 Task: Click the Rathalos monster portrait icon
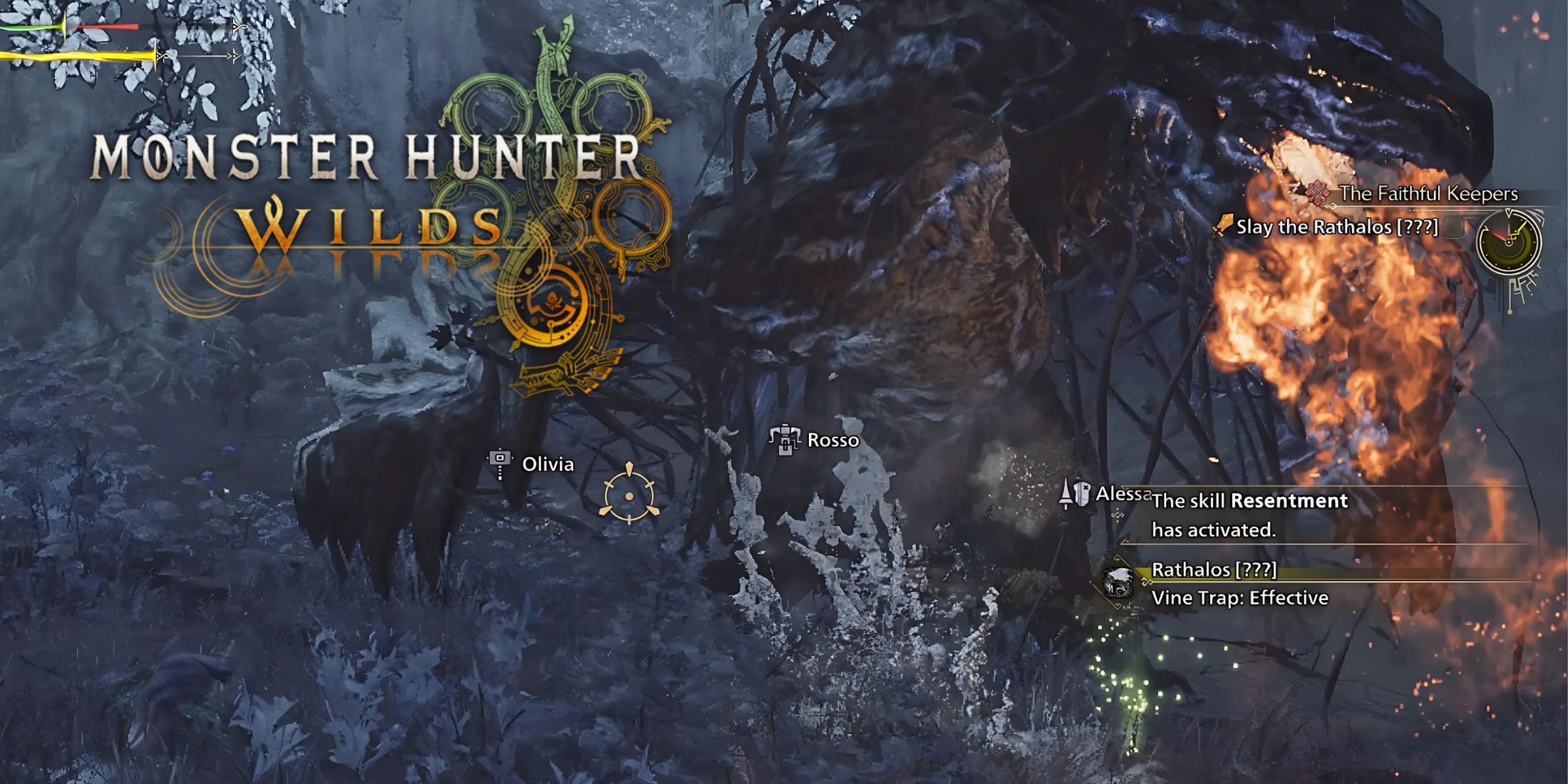[x=1116, y=582]
